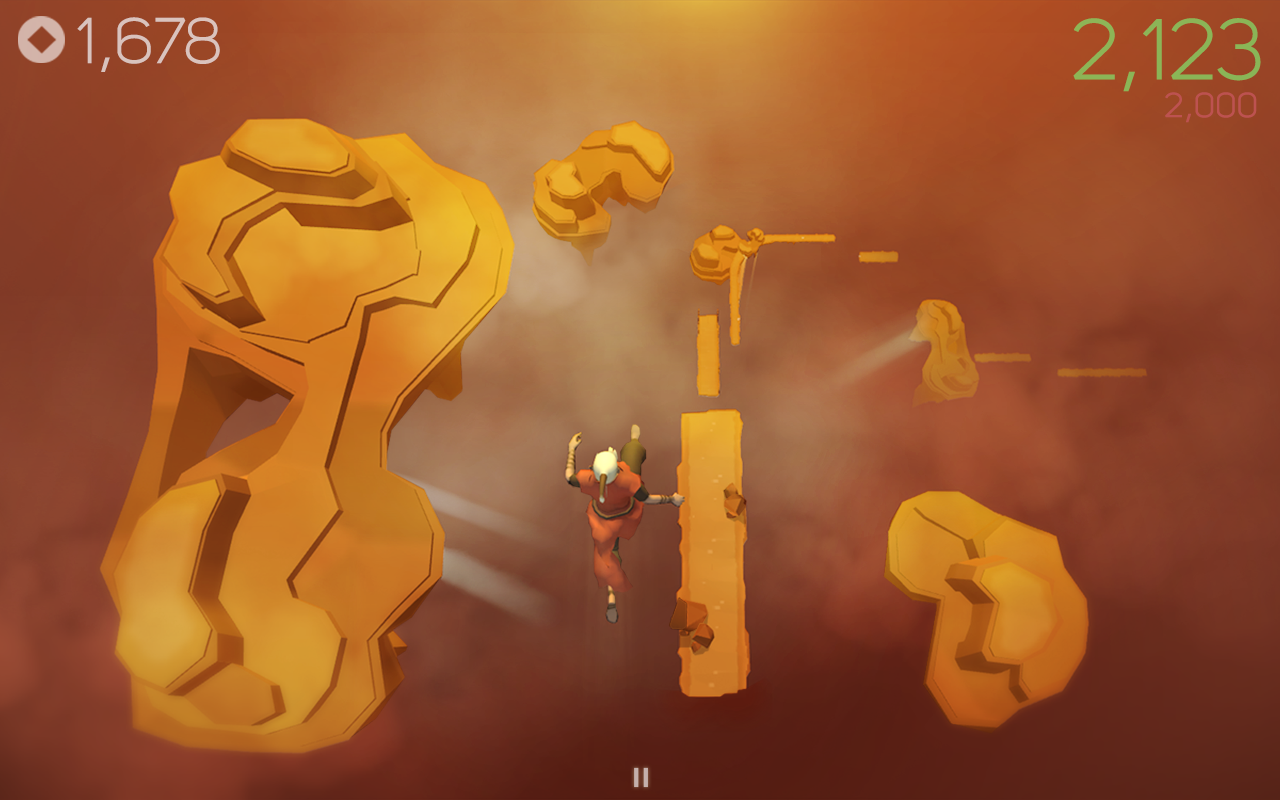Tap the tall vertical pillar the character grips

coord(710,550)
